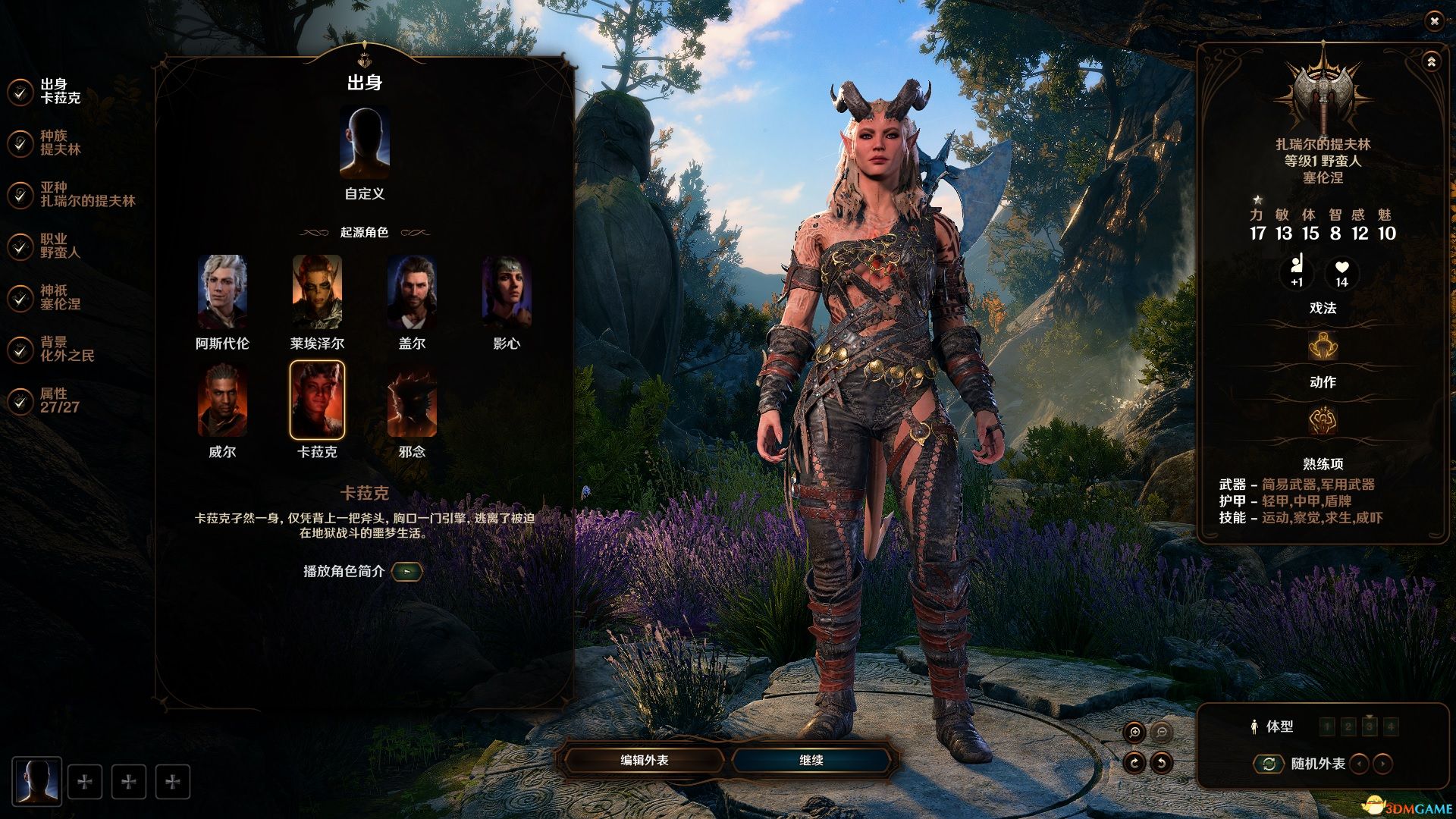Choose the 邪念 Dark Urge origin
Screen dimensions: 1456x819
coord(412,400)
